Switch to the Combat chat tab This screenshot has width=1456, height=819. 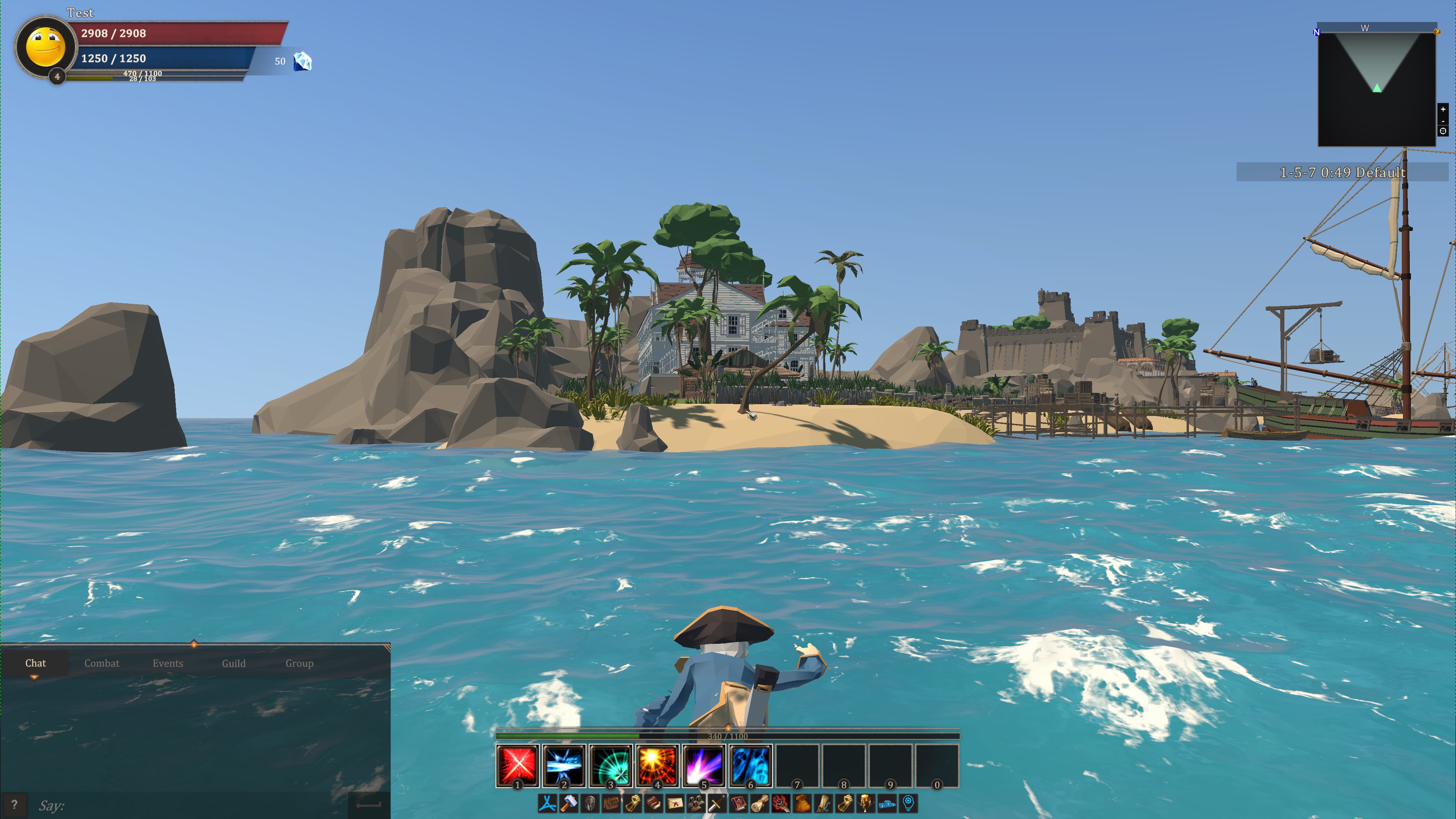point(102,663)
